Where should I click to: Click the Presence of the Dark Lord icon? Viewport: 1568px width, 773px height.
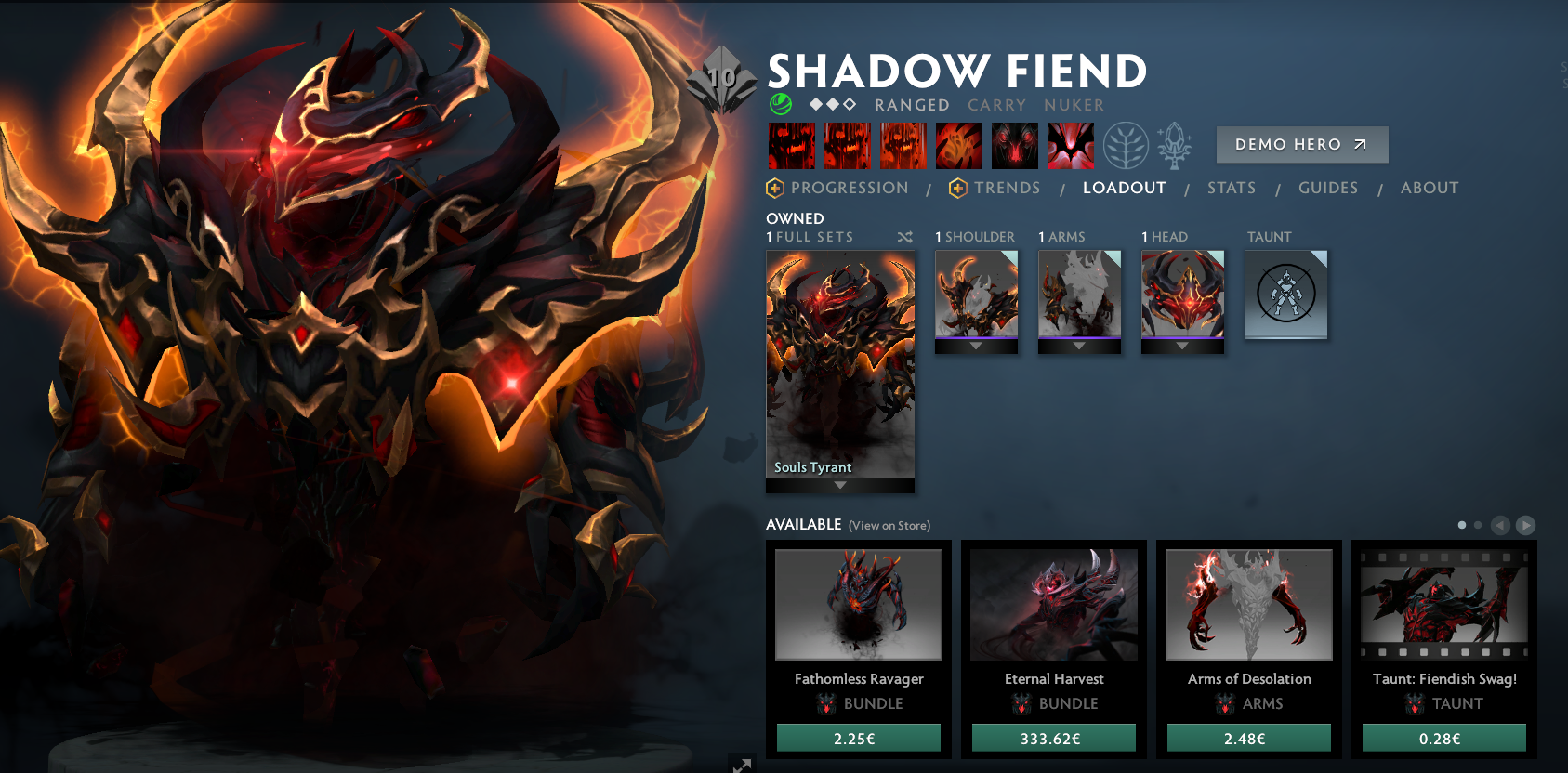pyautogui.click(x=1014, y=146)
